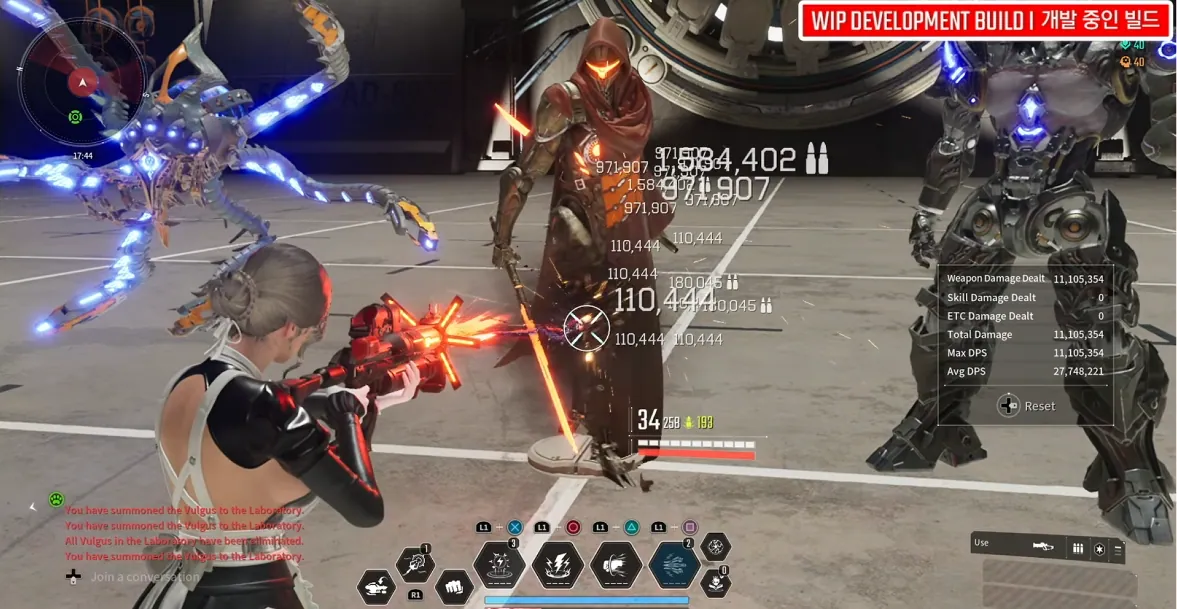The image size is (1177, 609).
Task: Activate the electric orb skill with charge count 3
Action: click(499, 565)
